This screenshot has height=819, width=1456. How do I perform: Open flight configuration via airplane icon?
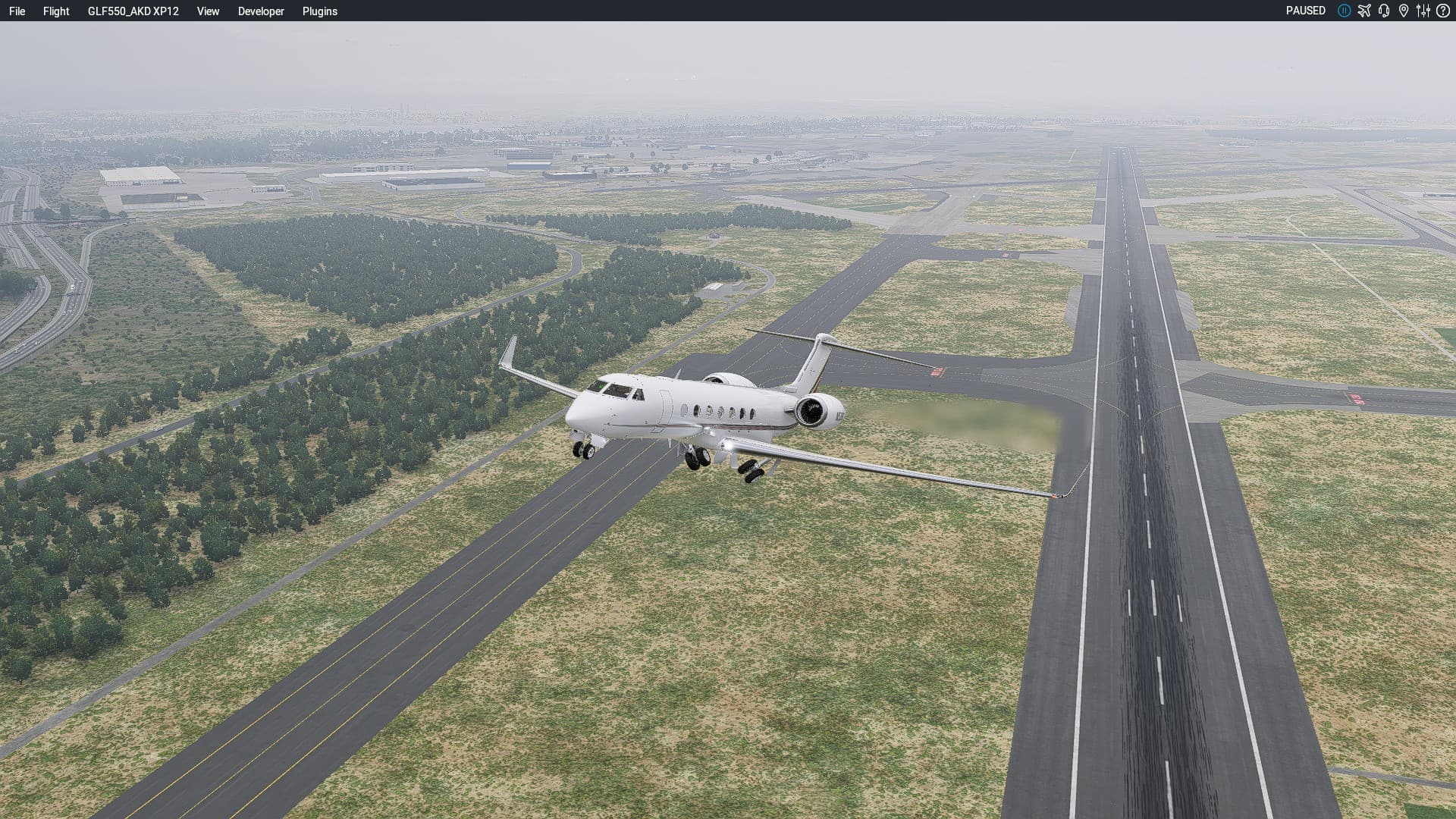coord(1364,11)
